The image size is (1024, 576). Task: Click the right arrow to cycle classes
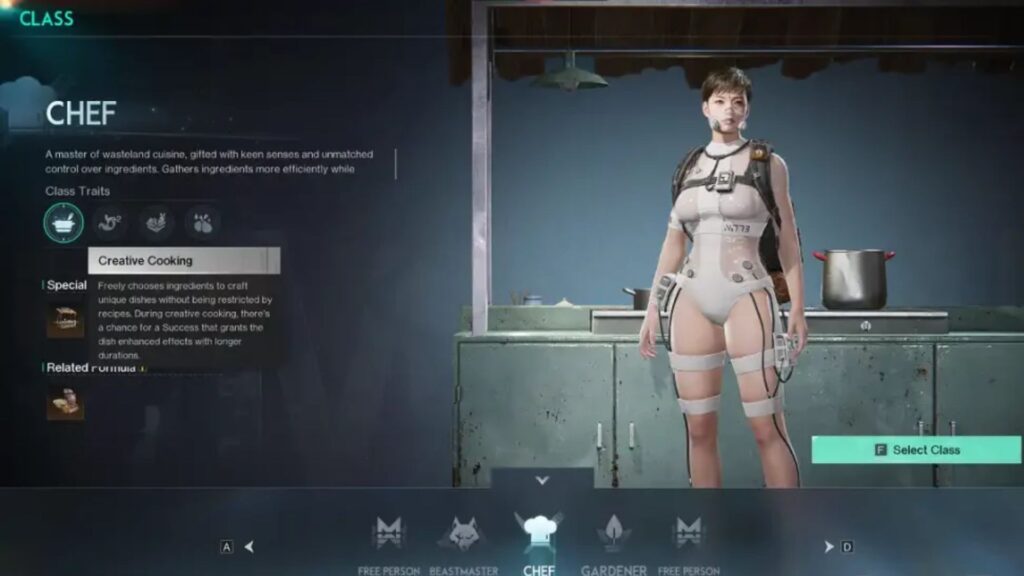[x=828, y=546]
